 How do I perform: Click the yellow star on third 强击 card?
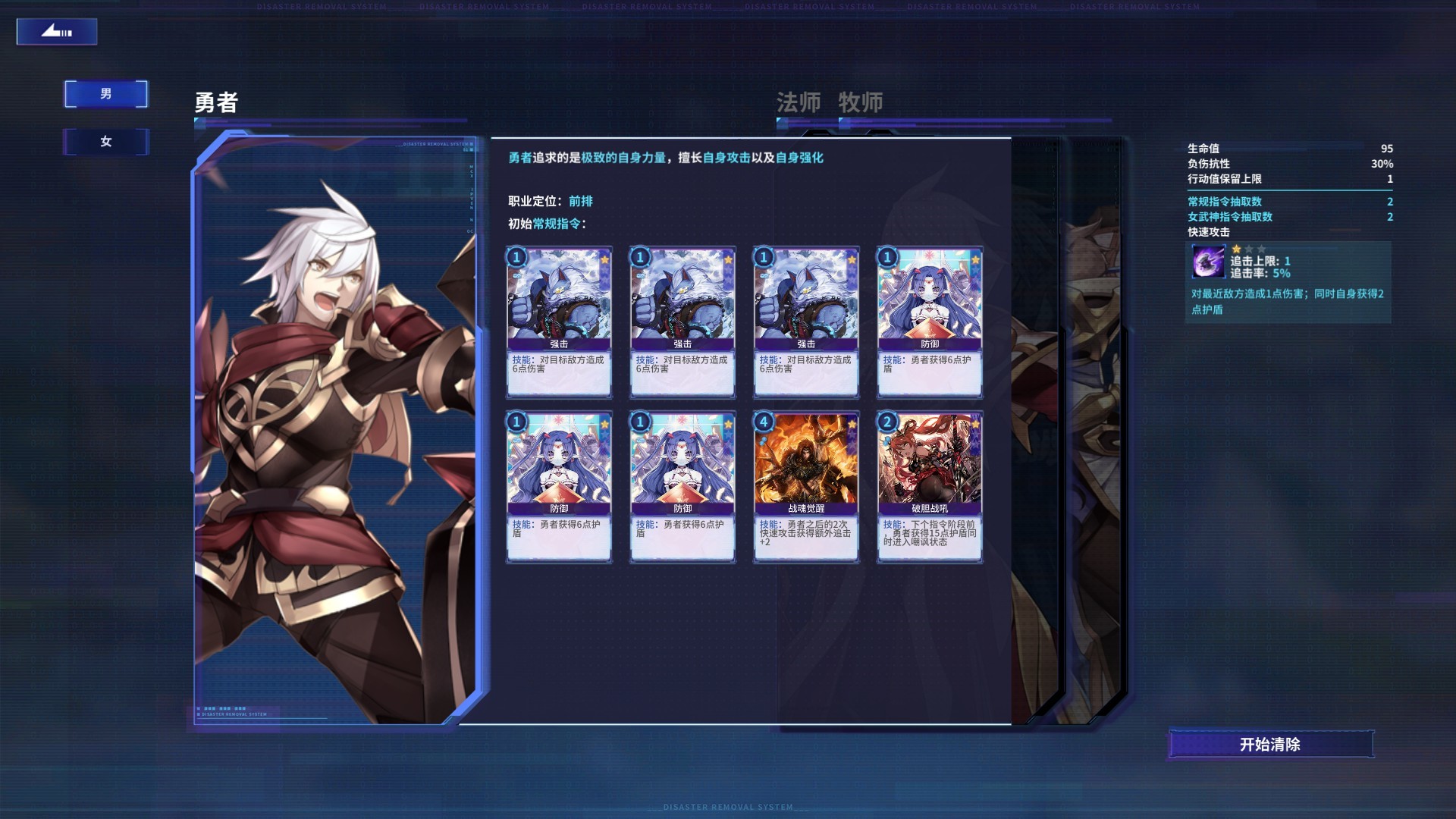click(850, 259)
